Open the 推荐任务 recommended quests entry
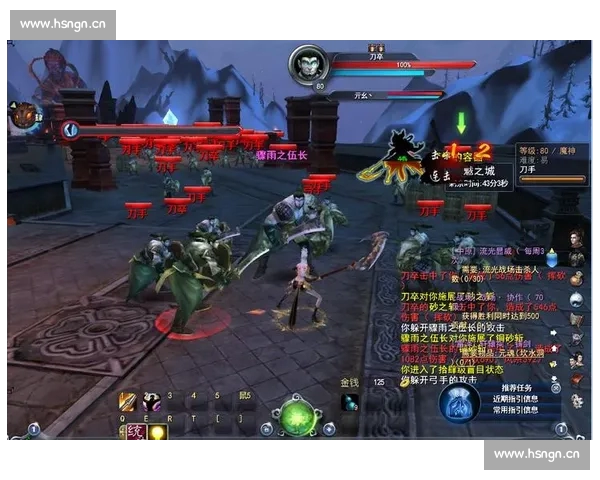The width and height of the screenshot is (600, 480). (x=516, y=387)
